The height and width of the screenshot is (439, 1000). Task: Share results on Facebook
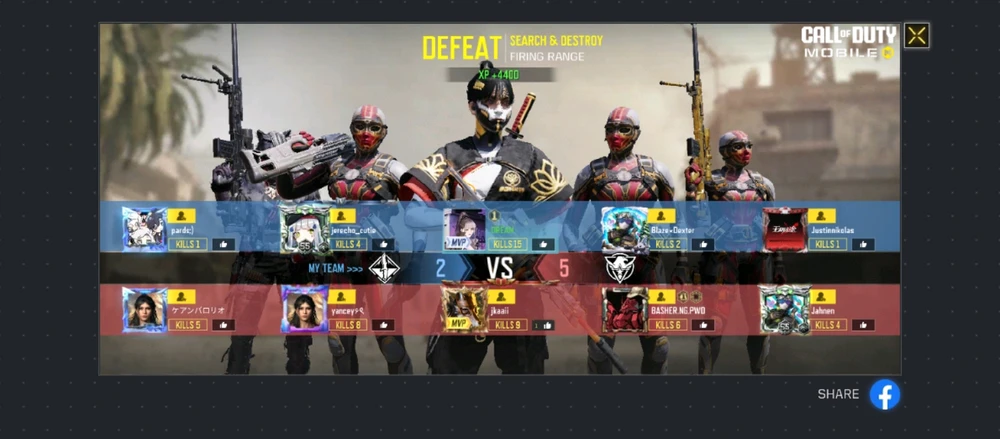[x=884, y=394]
